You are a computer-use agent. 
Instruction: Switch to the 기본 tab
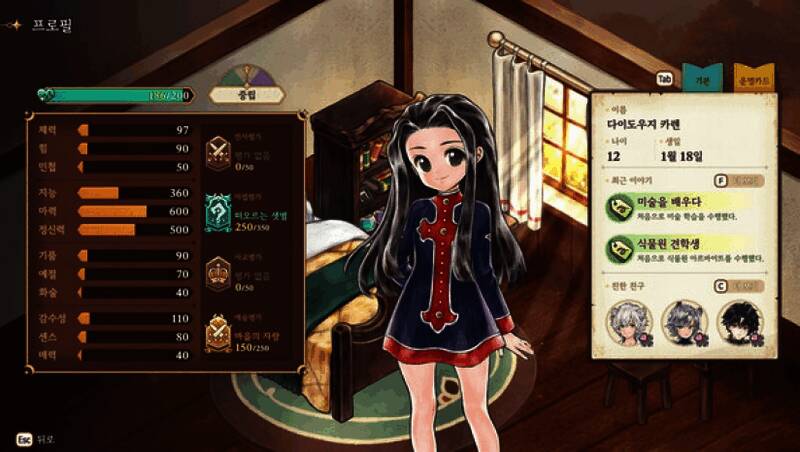[702, 78]
